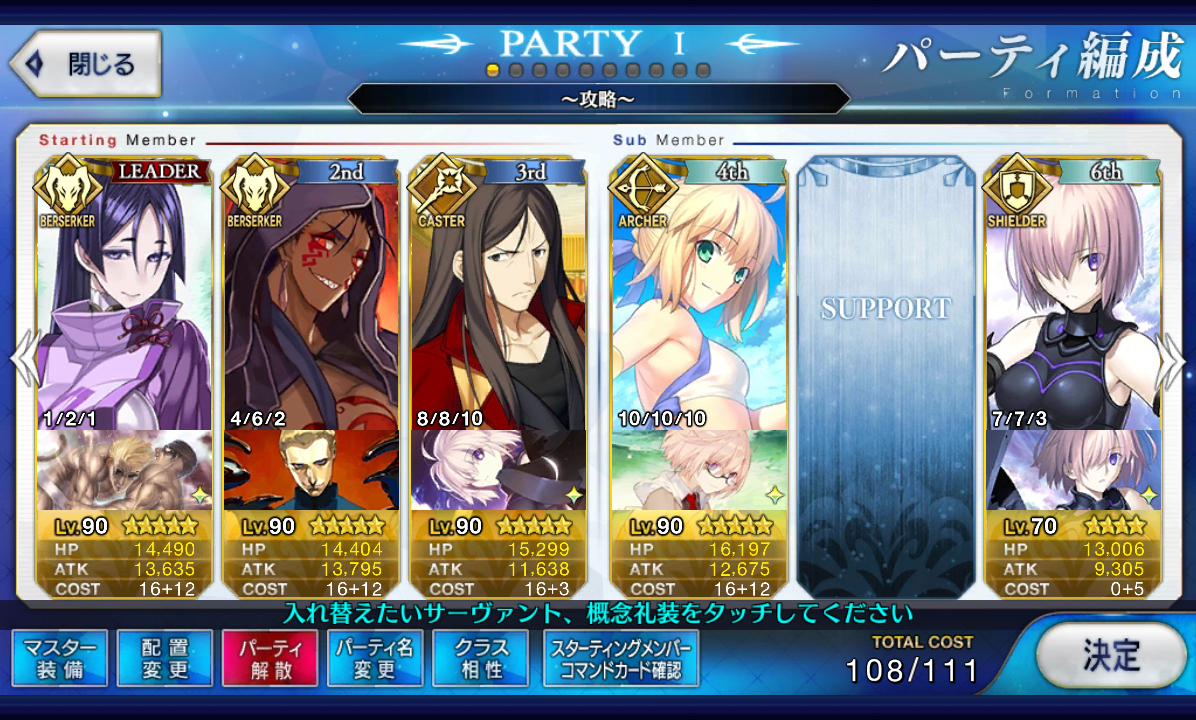Jump to the second party page dot
The image size is (1196, 720).
click(516, 71)
